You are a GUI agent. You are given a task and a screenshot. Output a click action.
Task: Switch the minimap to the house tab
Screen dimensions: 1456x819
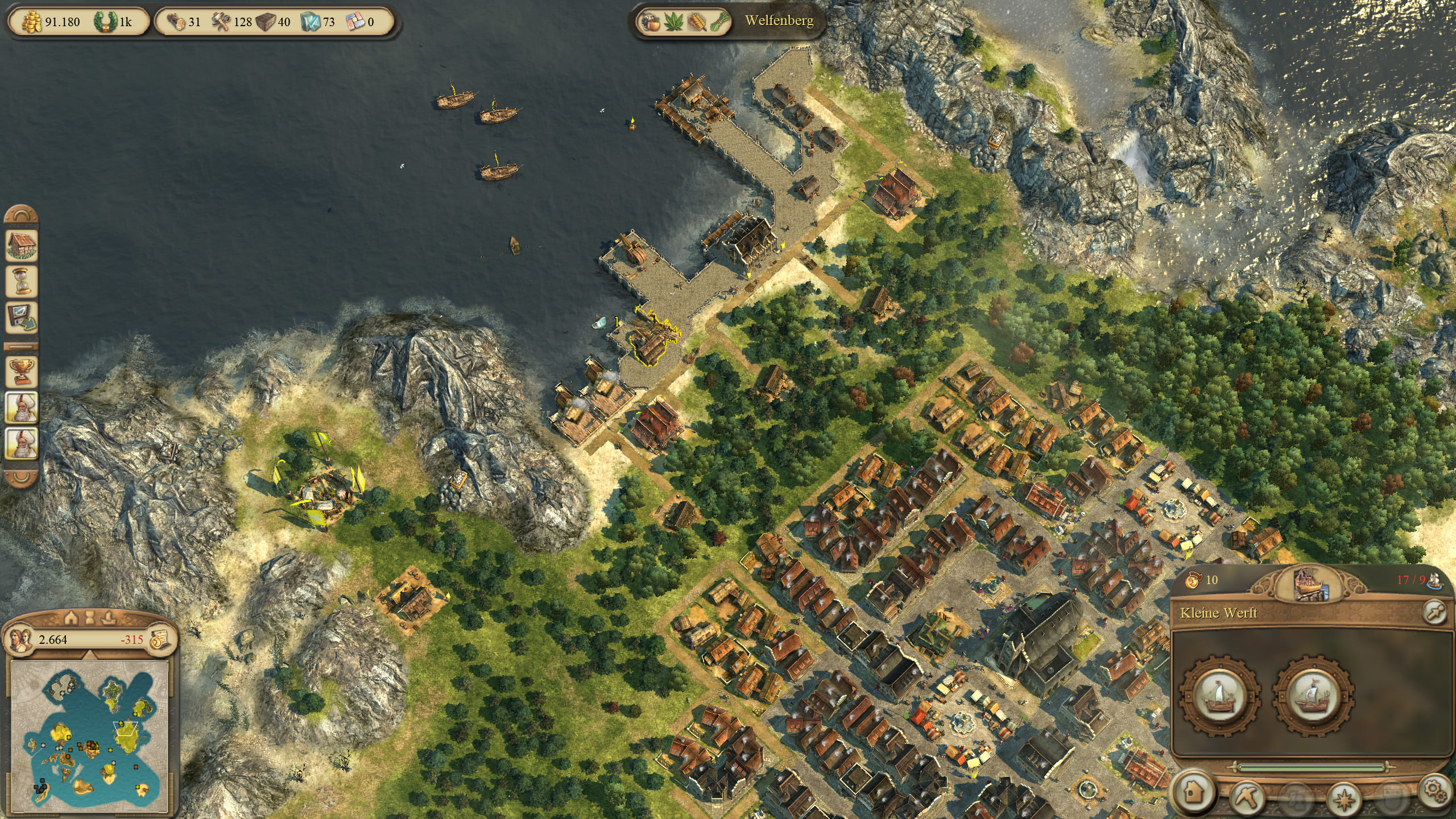[71, 617]
